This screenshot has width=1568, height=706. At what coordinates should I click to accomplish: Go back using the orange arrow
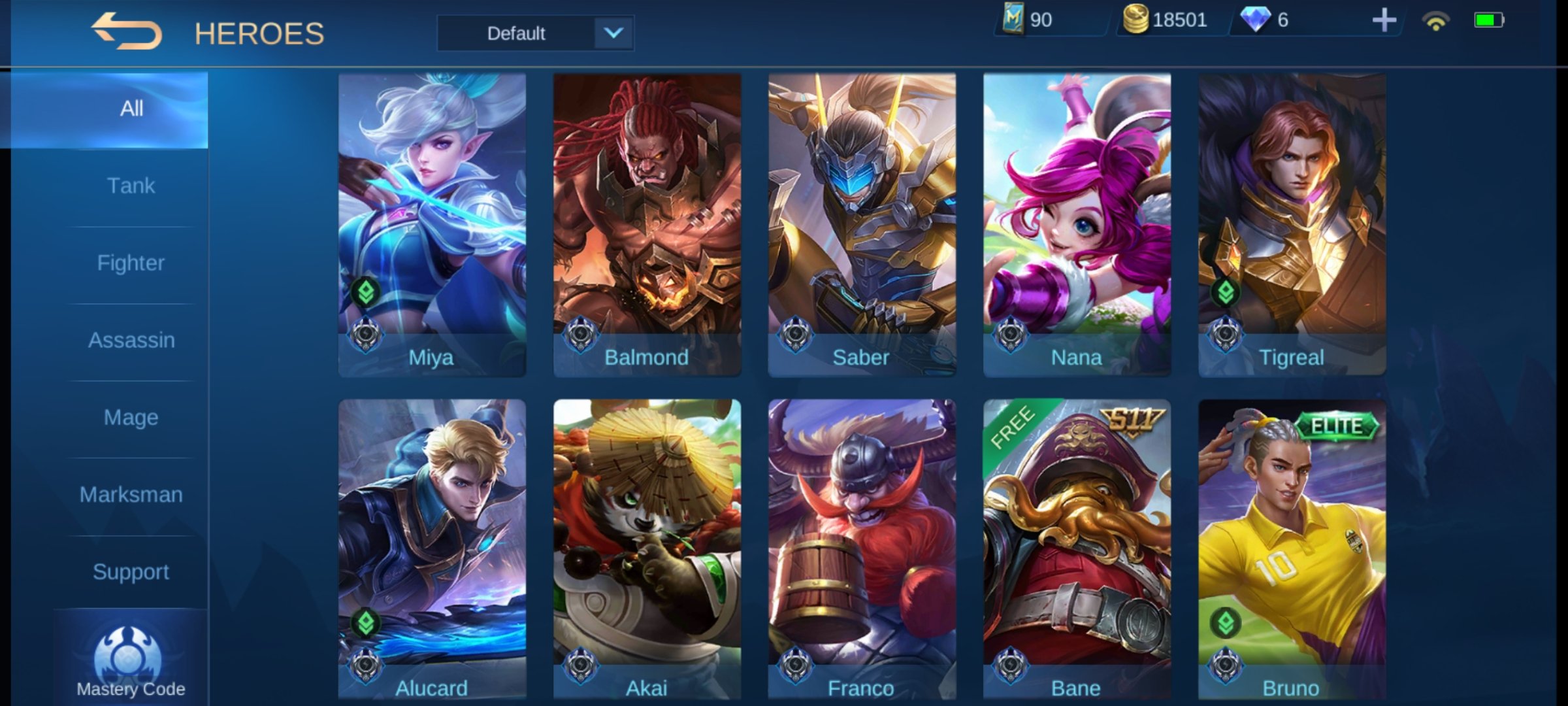pyautogui.click(x=126, y=31)
